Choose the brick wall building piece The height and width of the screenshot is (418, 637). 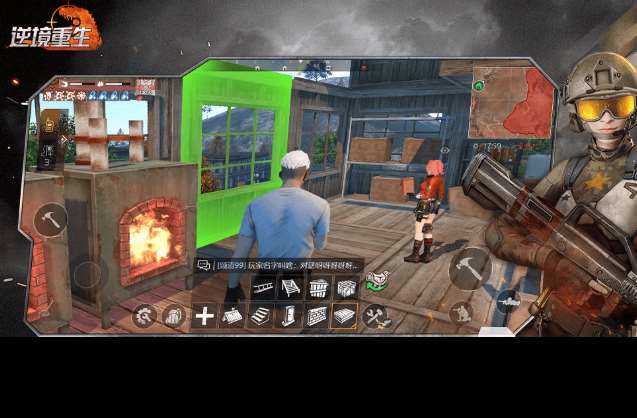tap(317, 317)
